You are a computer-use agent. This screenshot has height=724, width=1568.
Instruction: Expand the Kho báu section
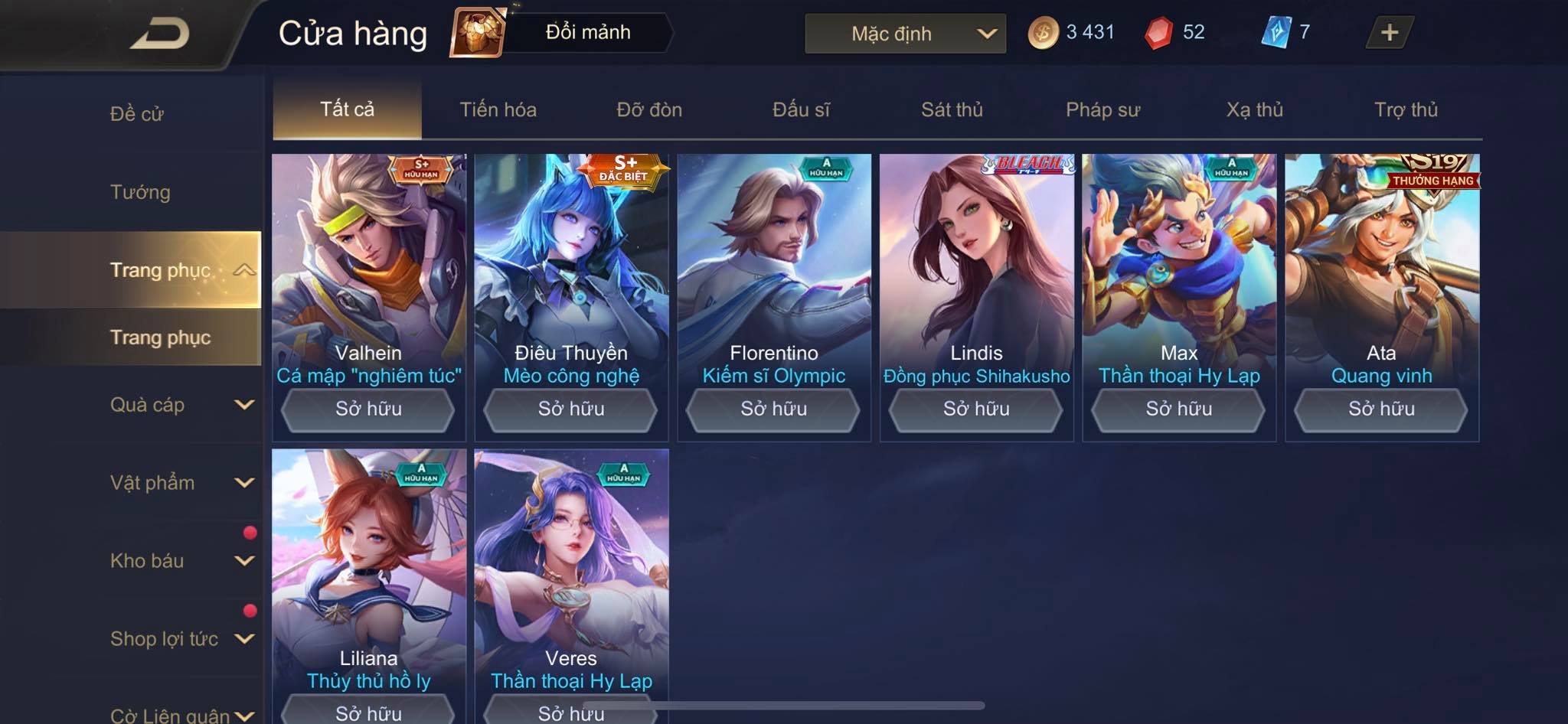click(181, 561)
